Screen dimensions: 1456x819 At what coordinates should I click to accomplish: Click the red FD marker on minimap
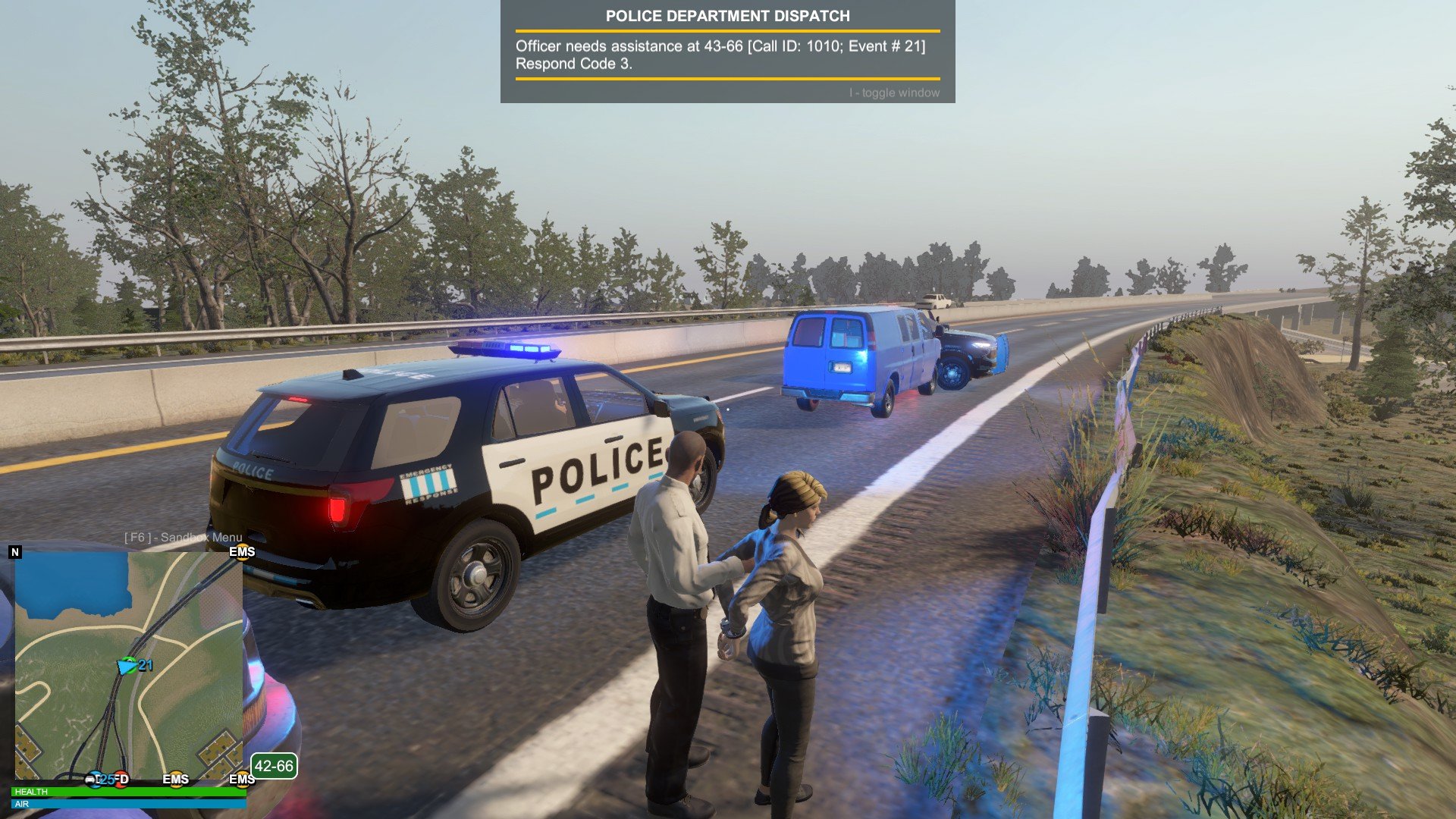point(121,779)
